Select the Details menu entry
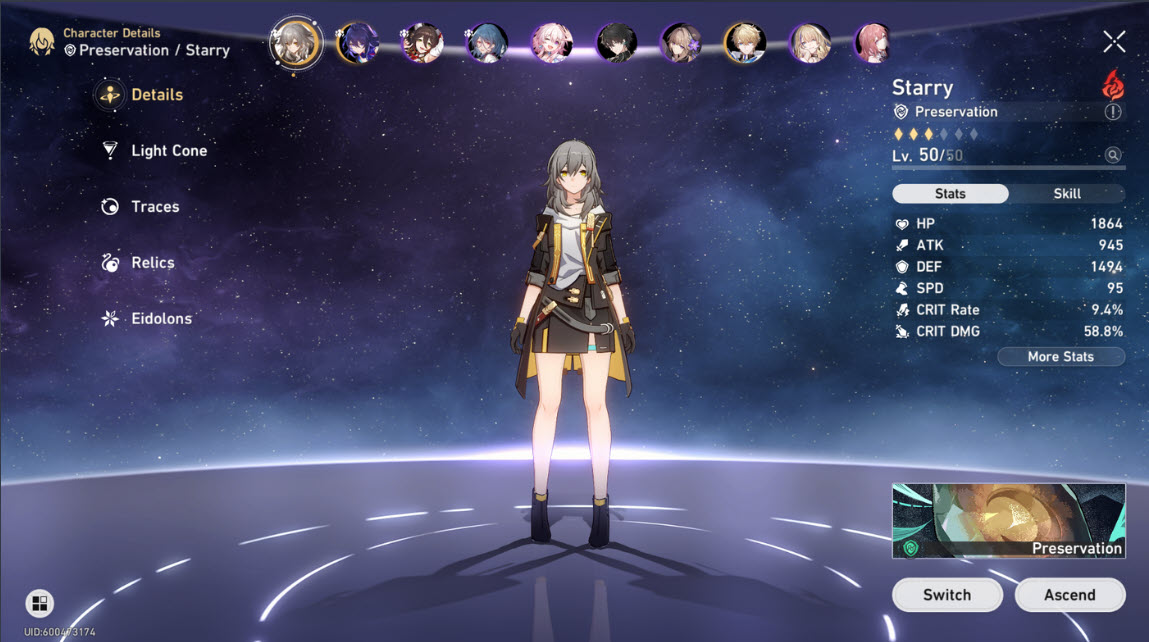 (156, 95)
